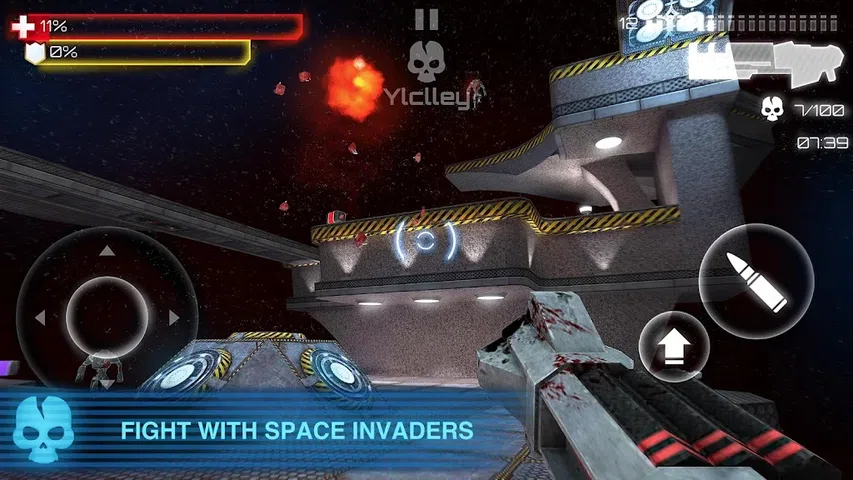The height and width of the screenshot is (480, 853).
Task: Pause the game with the pause button
Action: point(426,19)
